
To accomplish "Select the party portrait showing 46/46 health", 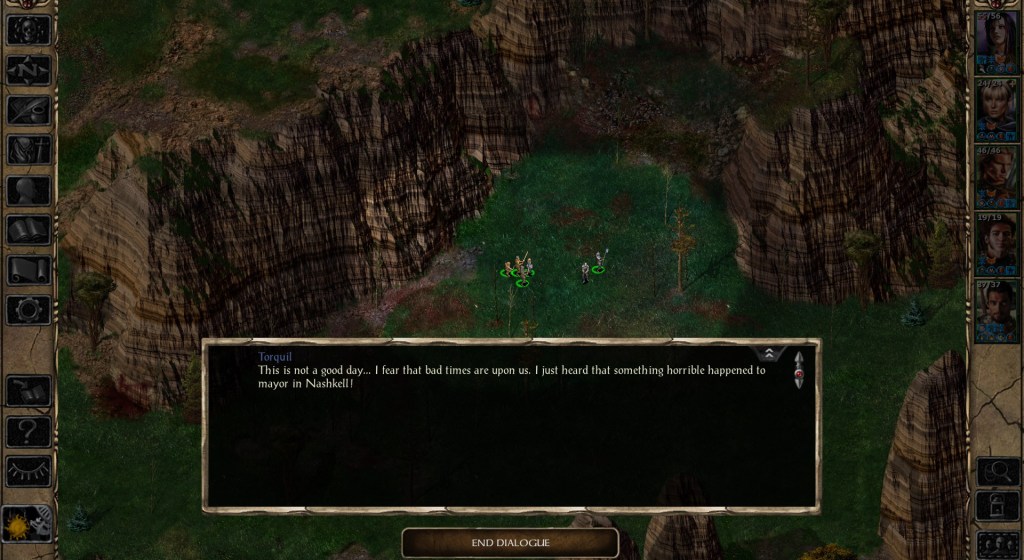I will (997, 174).
